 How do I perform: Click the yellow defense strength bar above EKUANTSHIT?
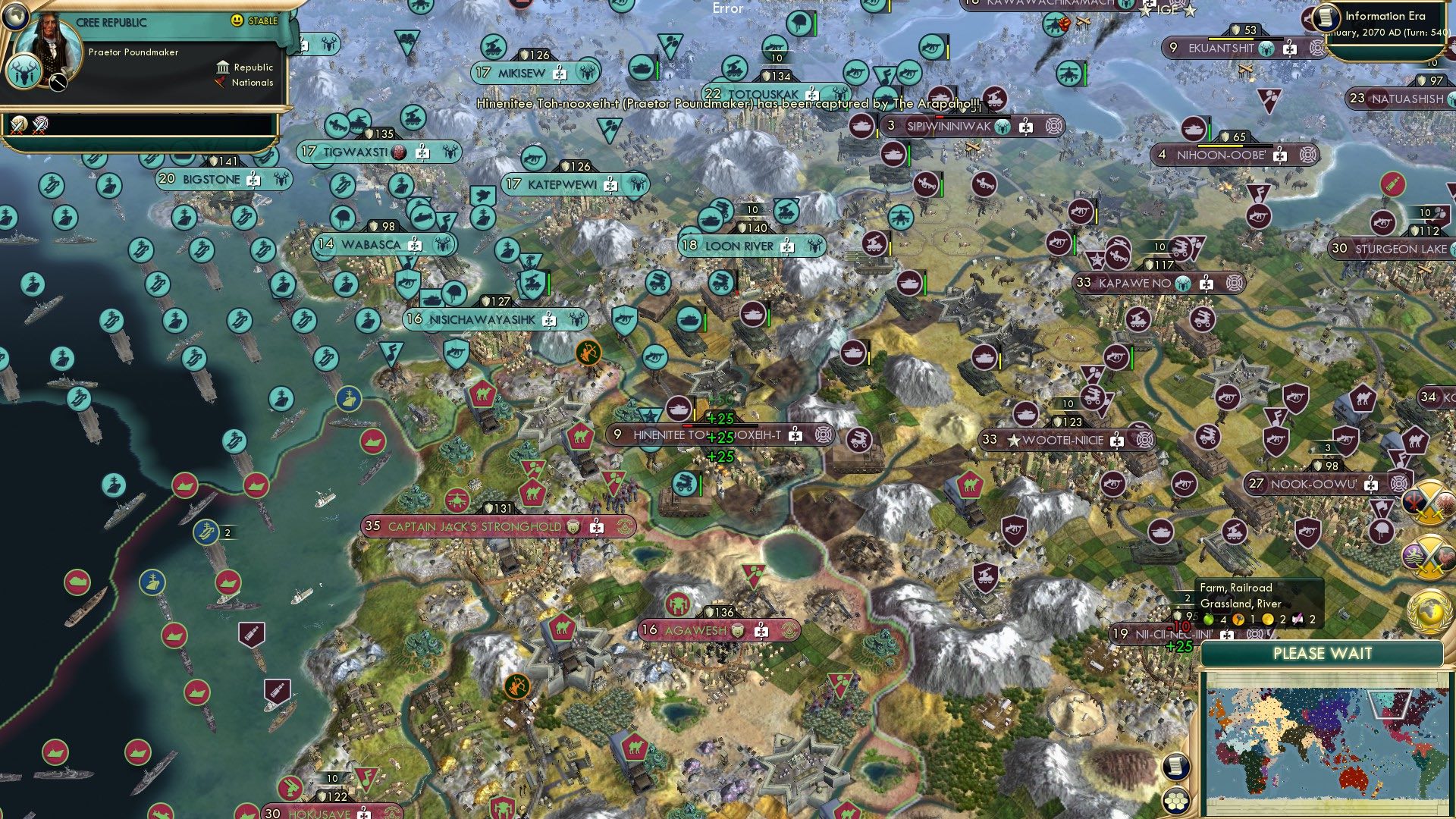[1229, 39]
